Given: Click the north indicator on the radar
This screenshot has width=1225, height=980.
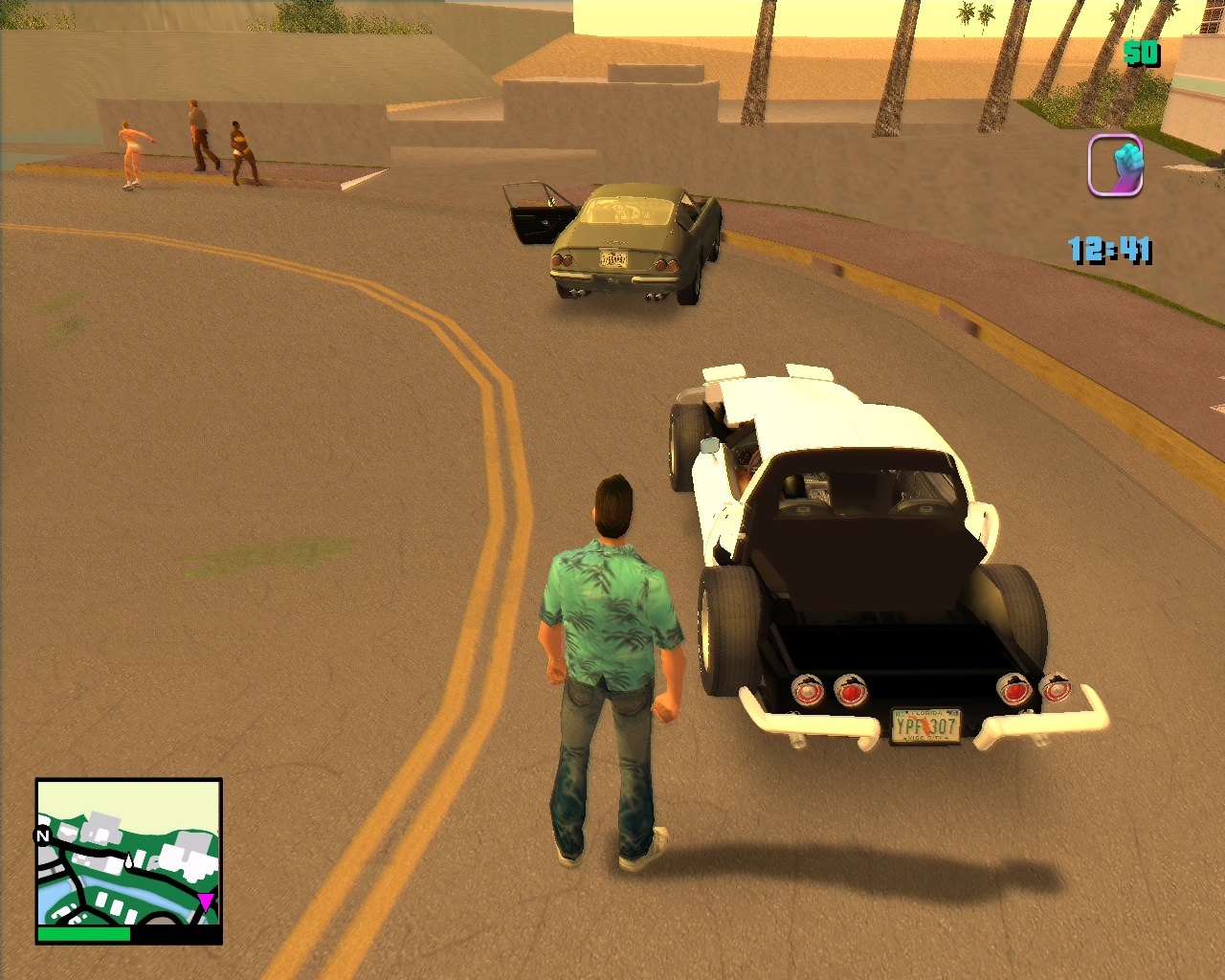Looking at the screenshot, I should (43, 835).
